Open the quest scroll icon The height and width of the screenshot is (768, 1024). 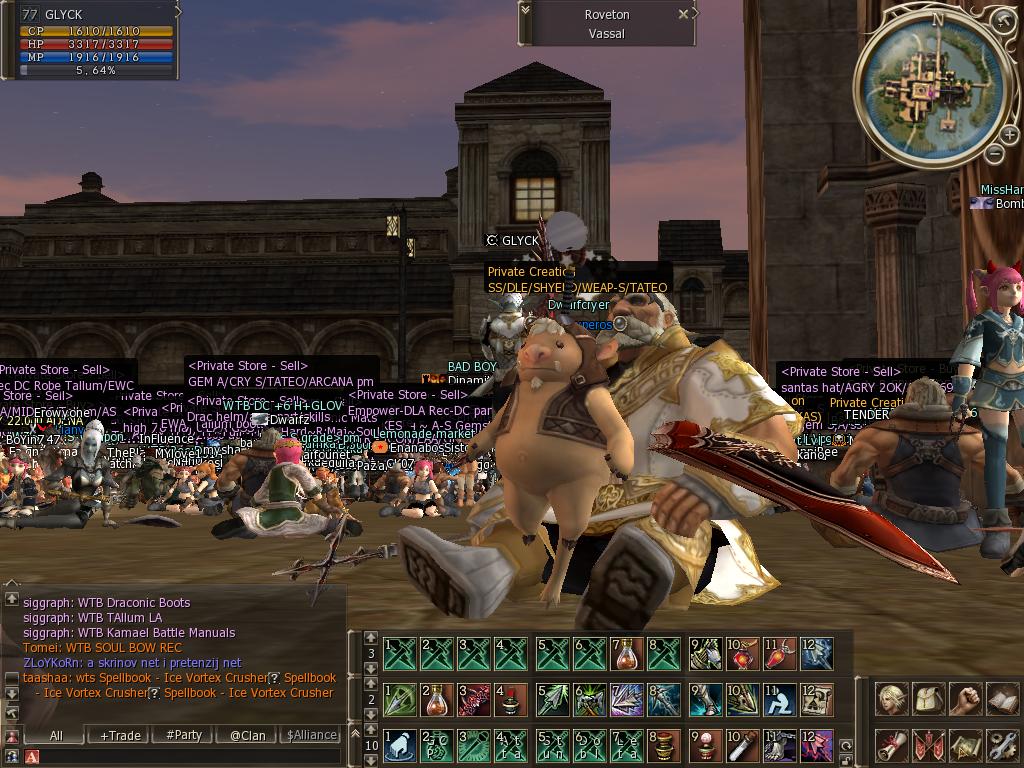(x=891, y=745)
